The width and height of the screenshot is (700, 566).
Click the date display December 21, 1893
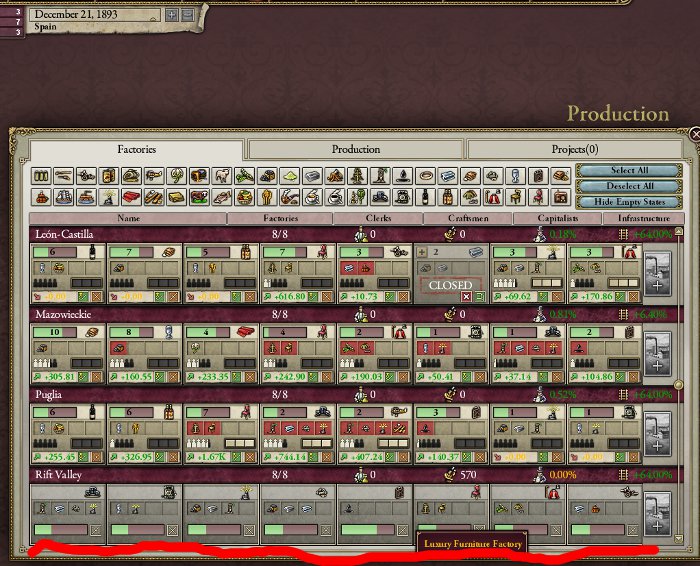95,15
